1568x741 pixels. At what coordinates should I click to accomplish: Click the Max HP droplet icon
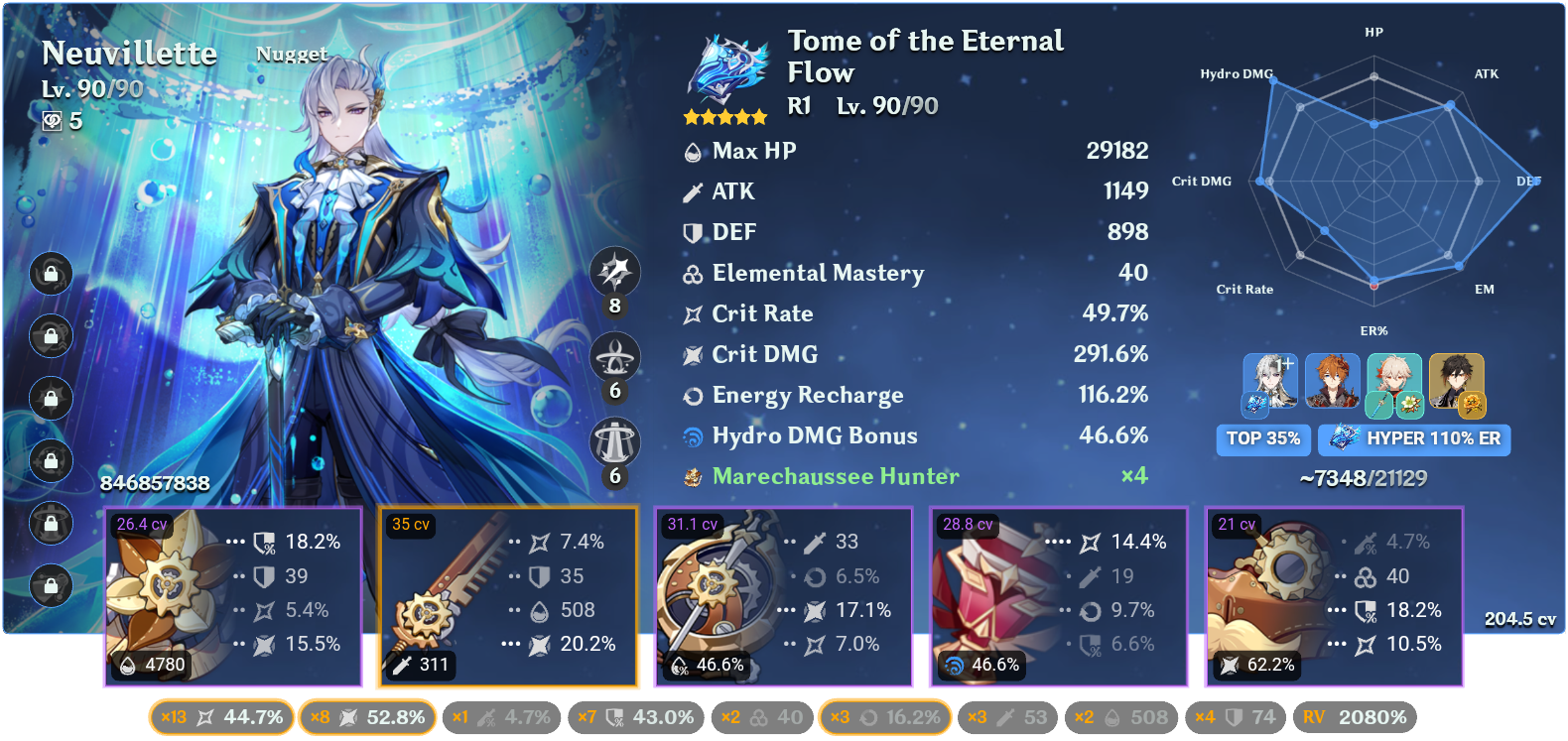(x=692, y=151)
